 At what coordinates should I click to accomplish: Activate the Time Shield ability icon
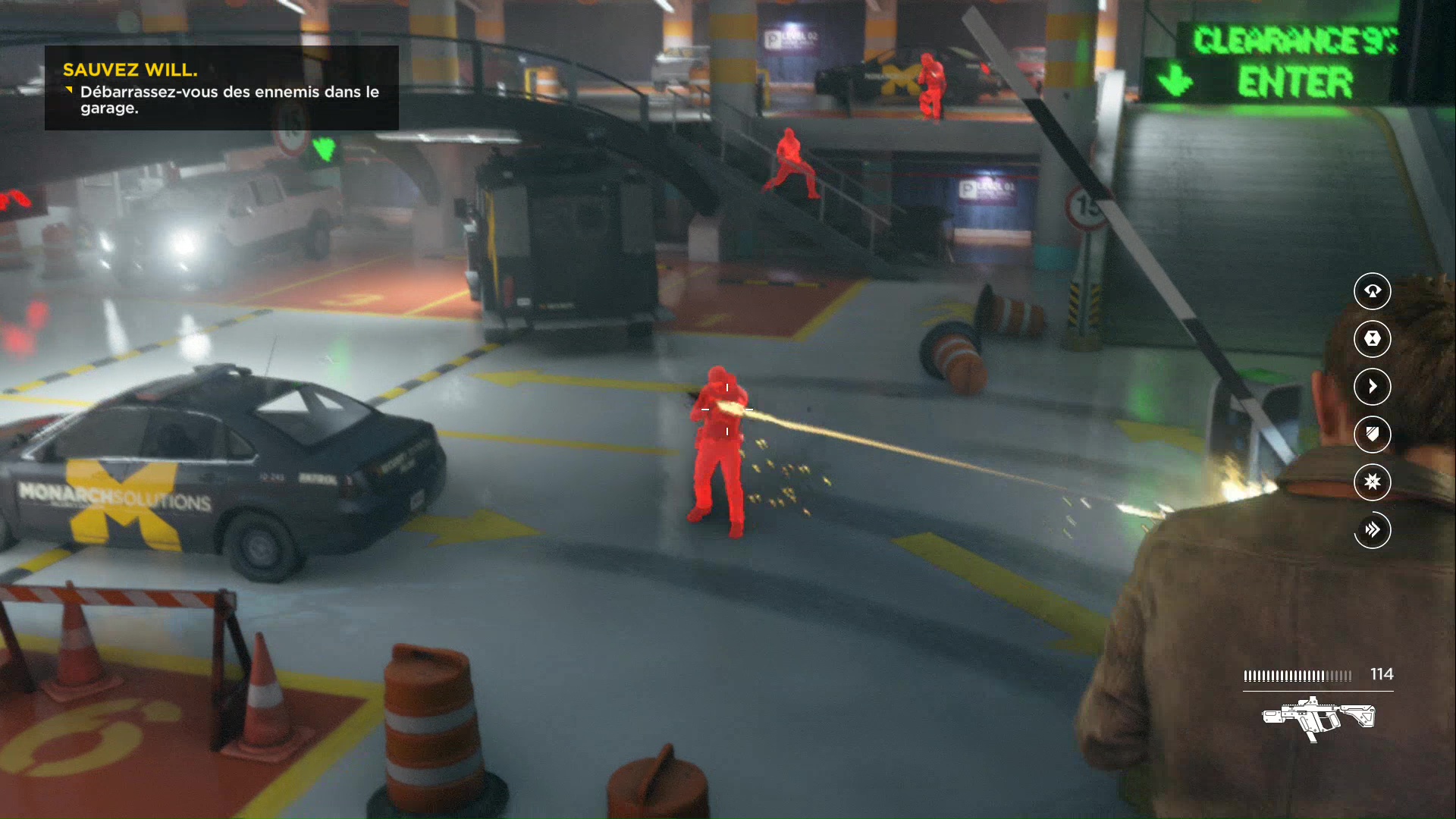pos(1372,434)
